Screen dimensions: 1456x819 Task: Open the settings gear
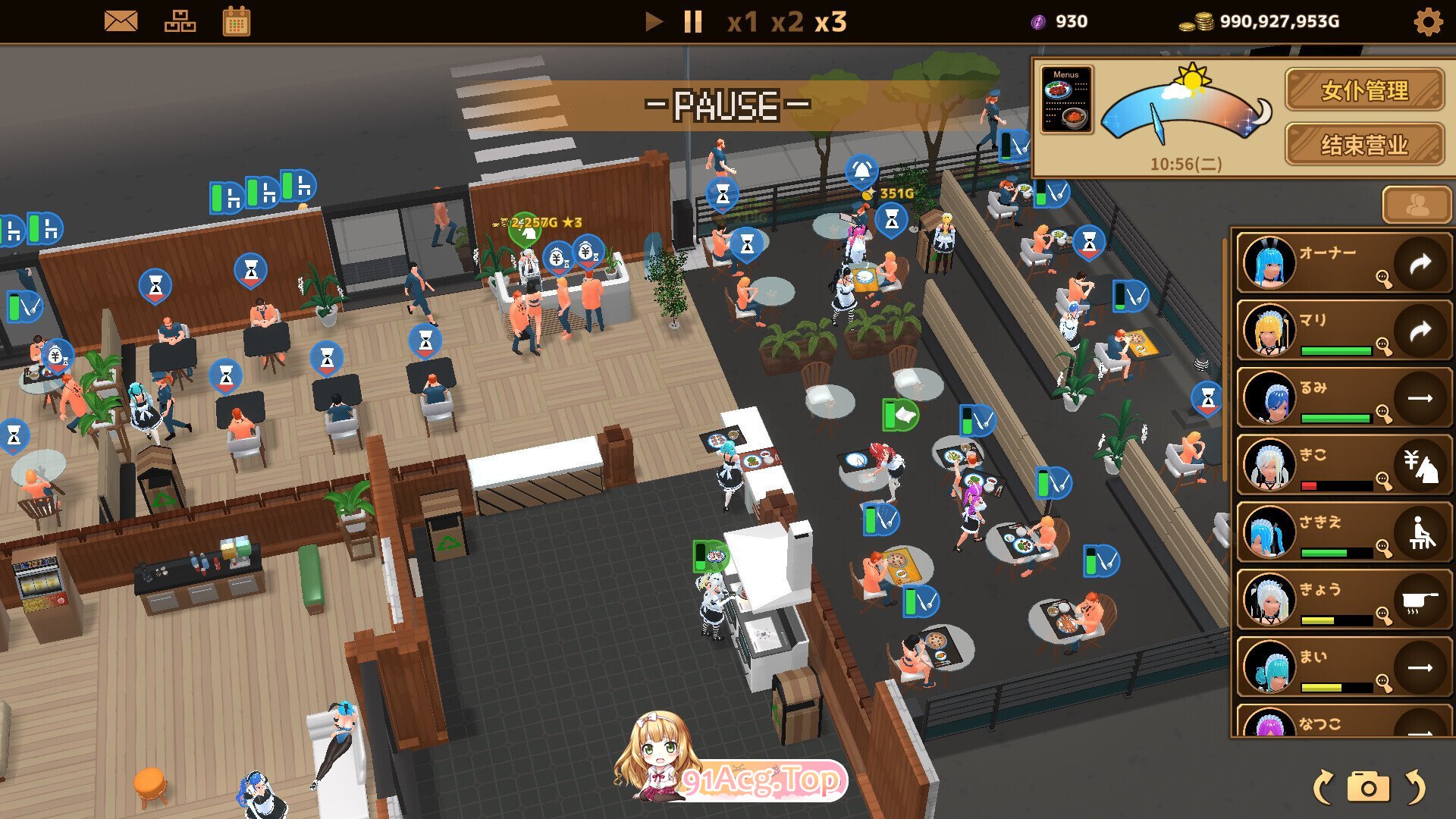[x=1428, y=22]
